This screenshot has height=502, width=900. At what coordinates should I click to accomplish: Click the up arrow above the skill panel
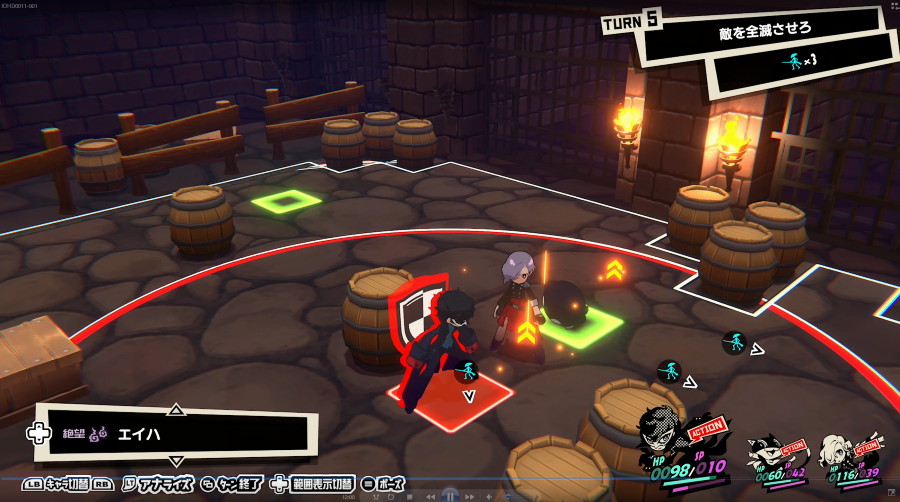tap(176, 409)
